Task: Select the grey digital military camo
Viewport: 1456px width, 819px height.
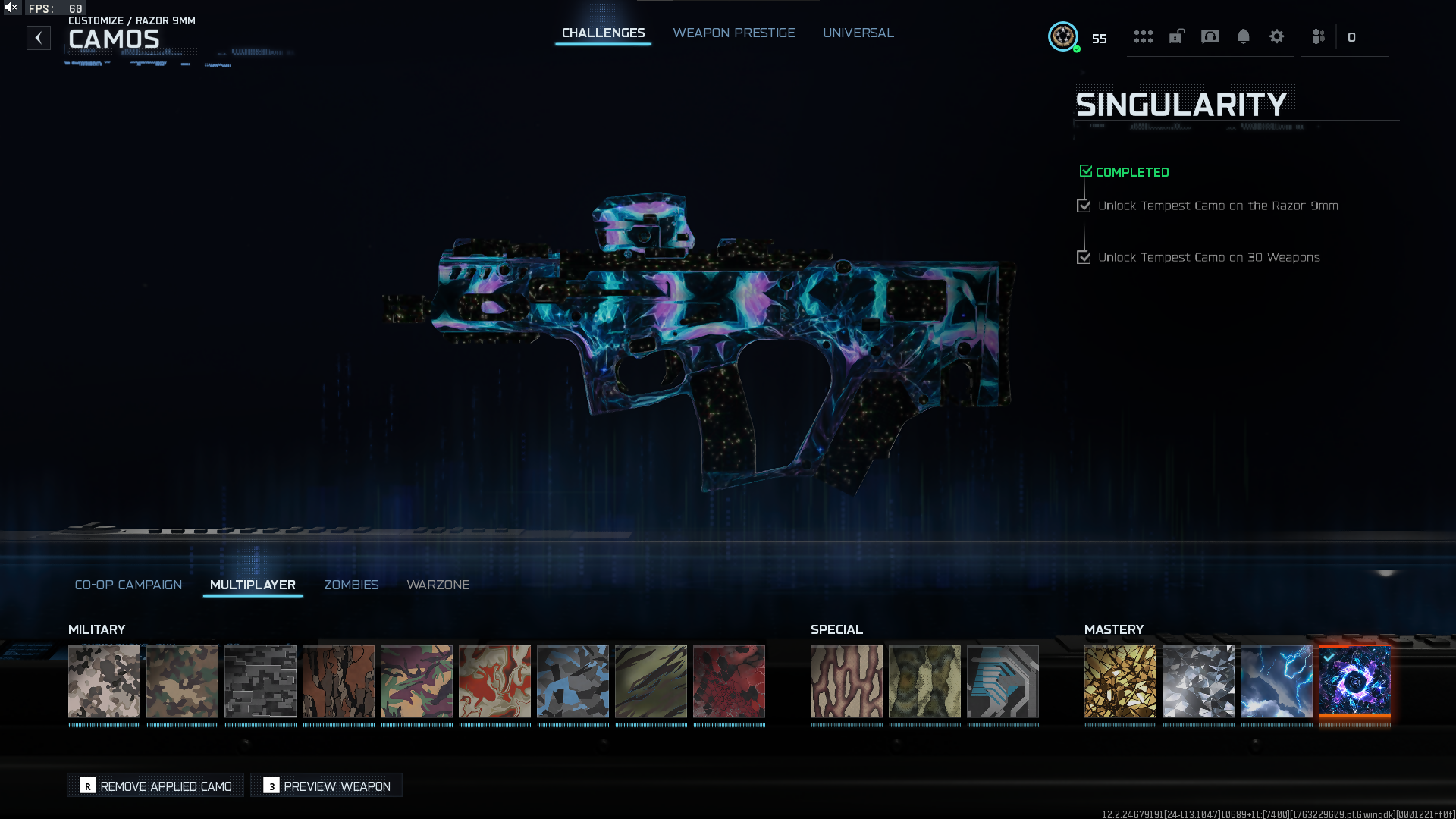Action: (260, 681)
